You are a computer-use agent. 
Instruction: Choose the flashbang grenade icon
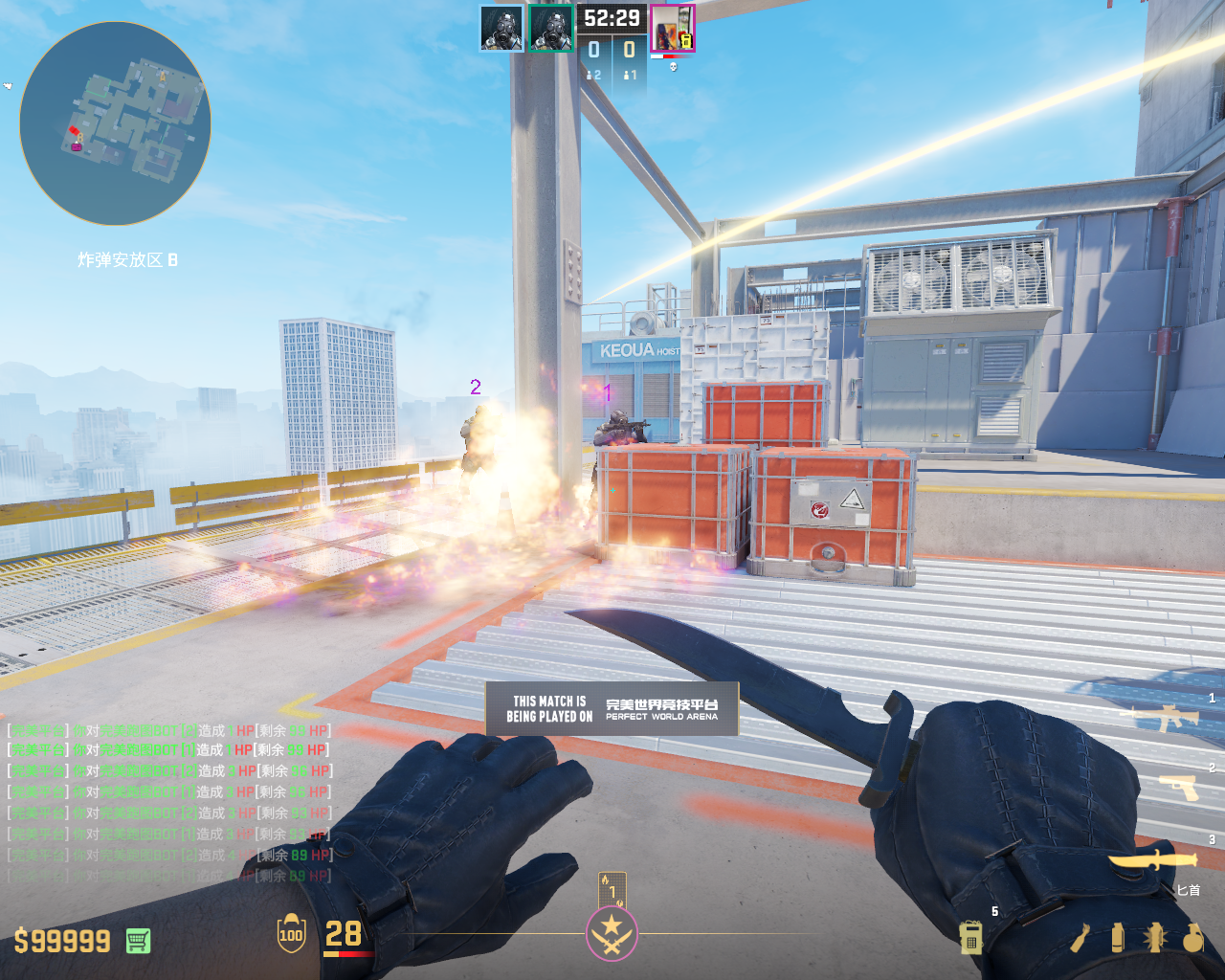tap(1153, 938)
